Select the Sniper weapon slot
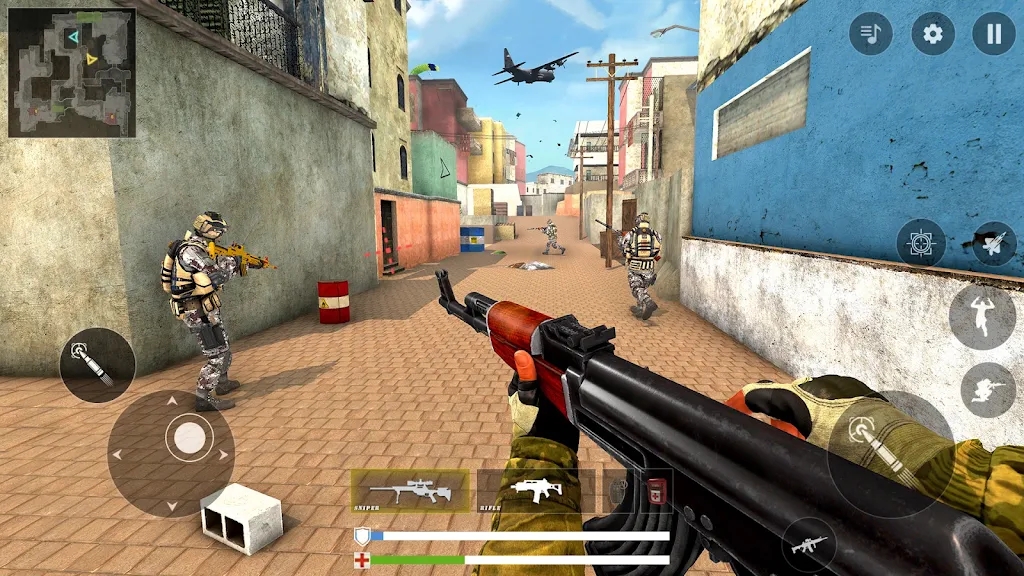 [409, 491]
